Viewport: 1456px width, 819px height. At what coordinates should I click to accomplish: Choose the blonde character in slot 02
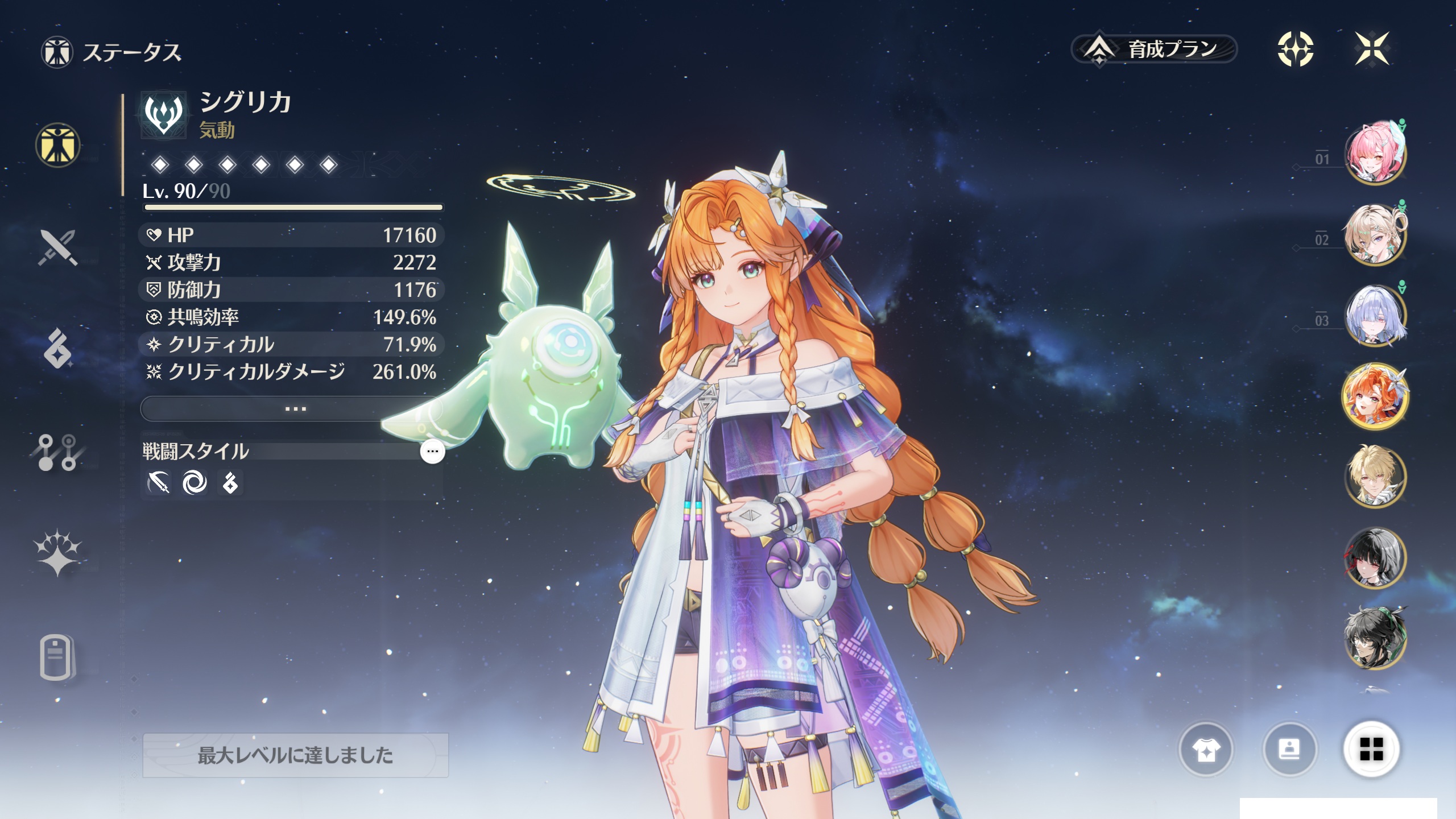(x=1374, y=234)
